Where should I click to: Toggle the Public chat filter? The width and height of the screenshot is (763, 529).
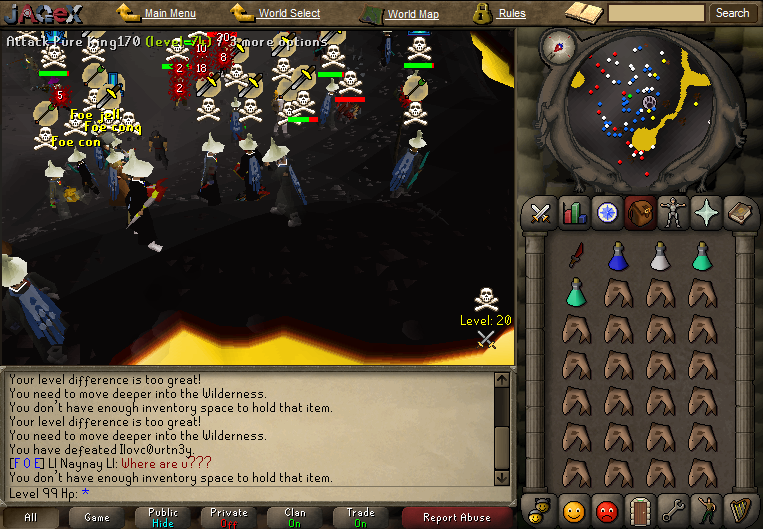click(x=163, y=517)
